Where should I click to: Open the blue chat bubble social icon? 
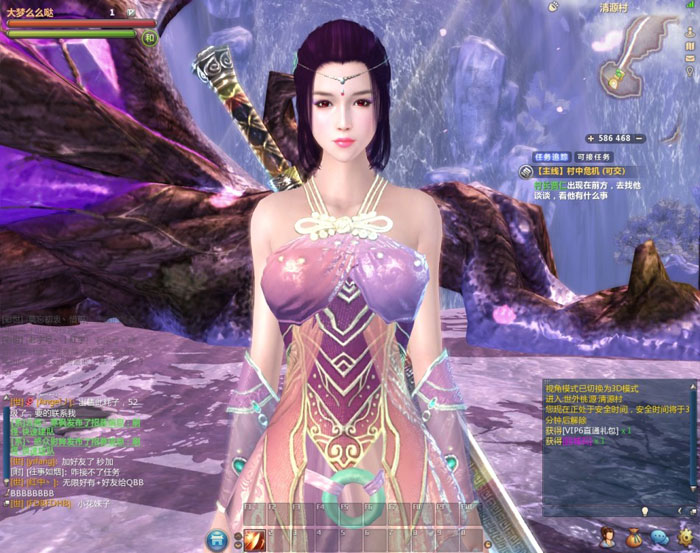coord(659,539)
